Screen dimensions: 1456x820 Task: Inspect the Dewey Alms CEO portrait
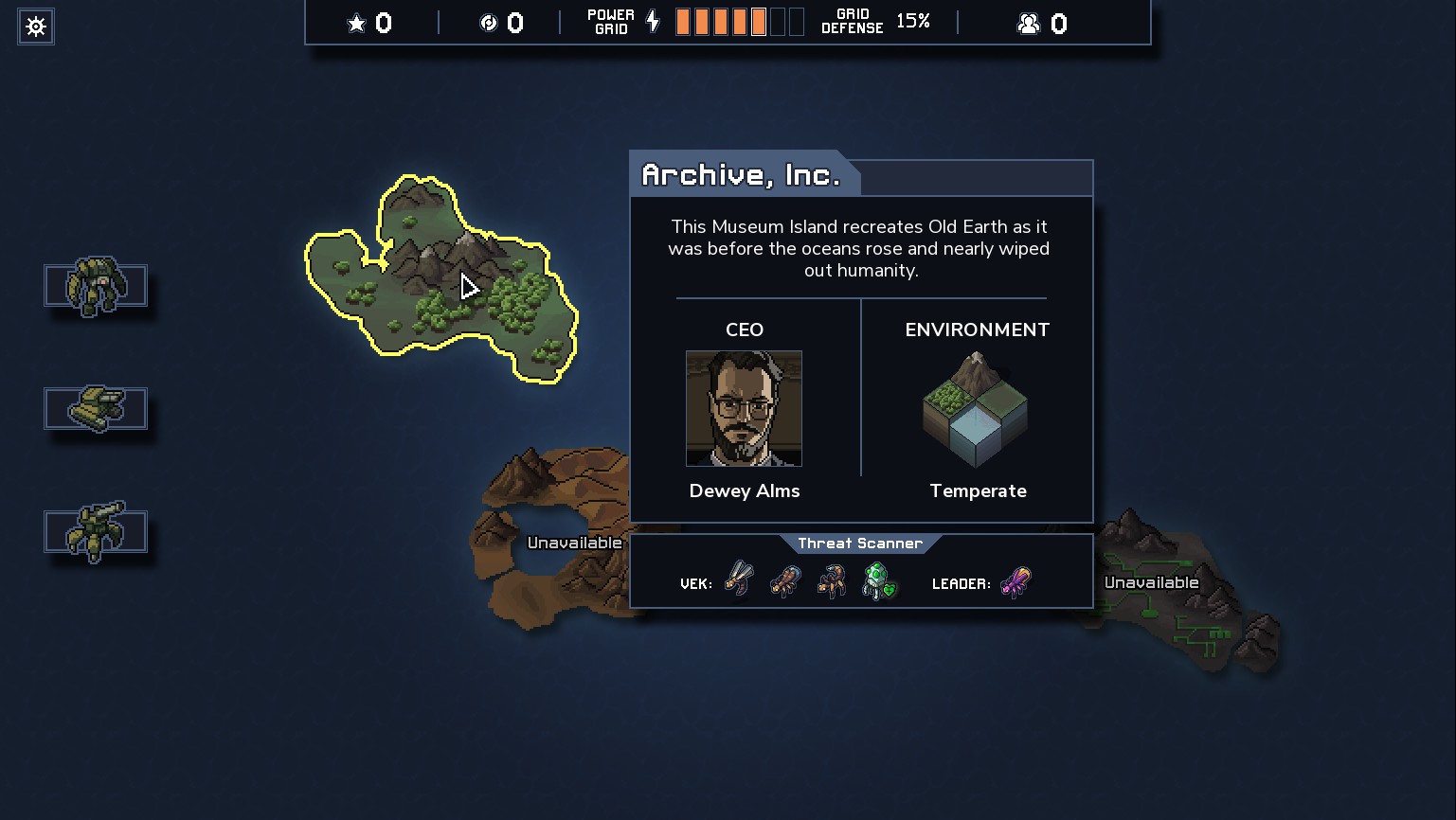[744, 408]
